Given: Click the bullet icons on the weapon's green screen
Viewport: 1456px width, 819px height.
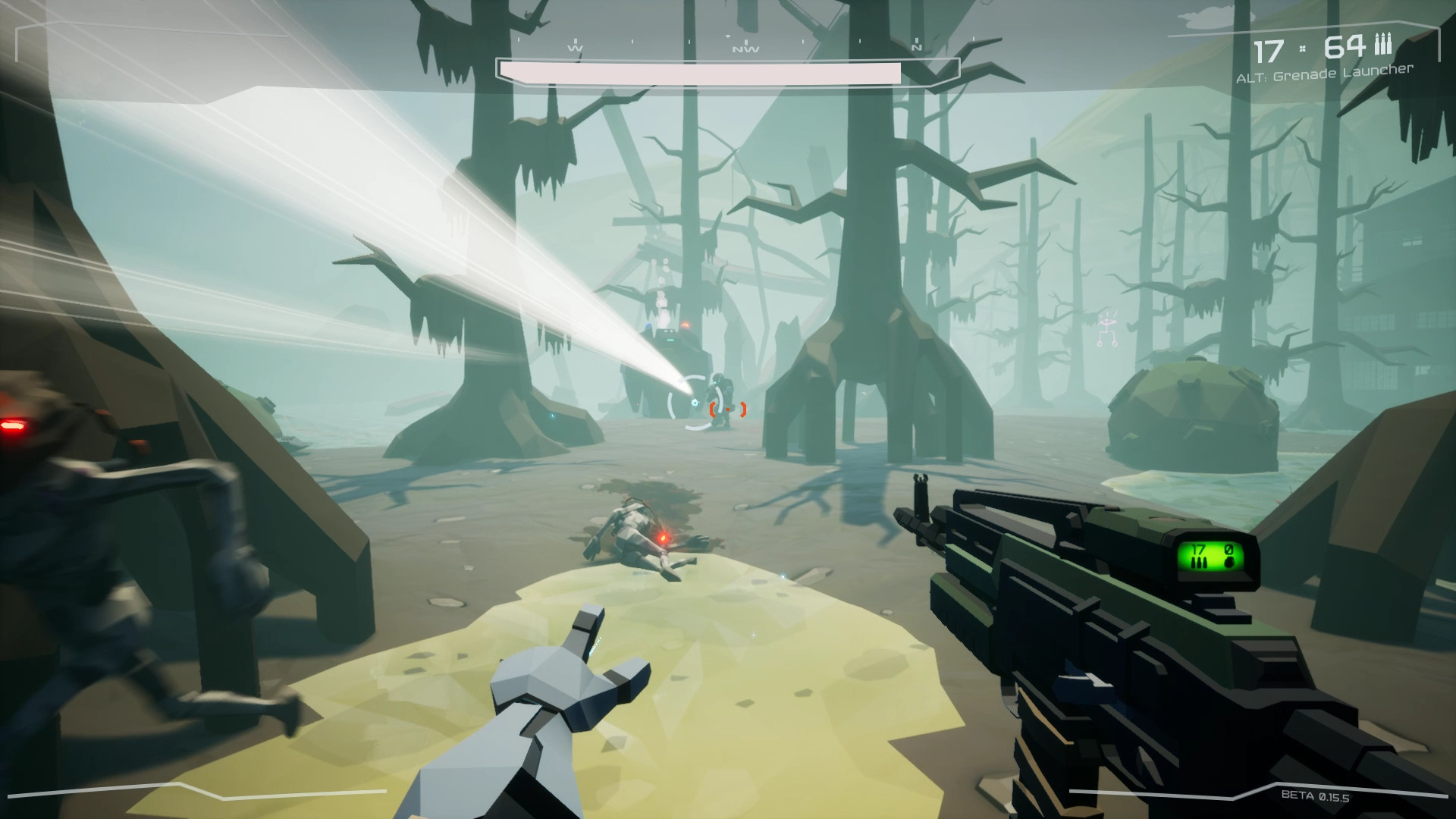Looking at the screenshot, I should (1199, 563).
